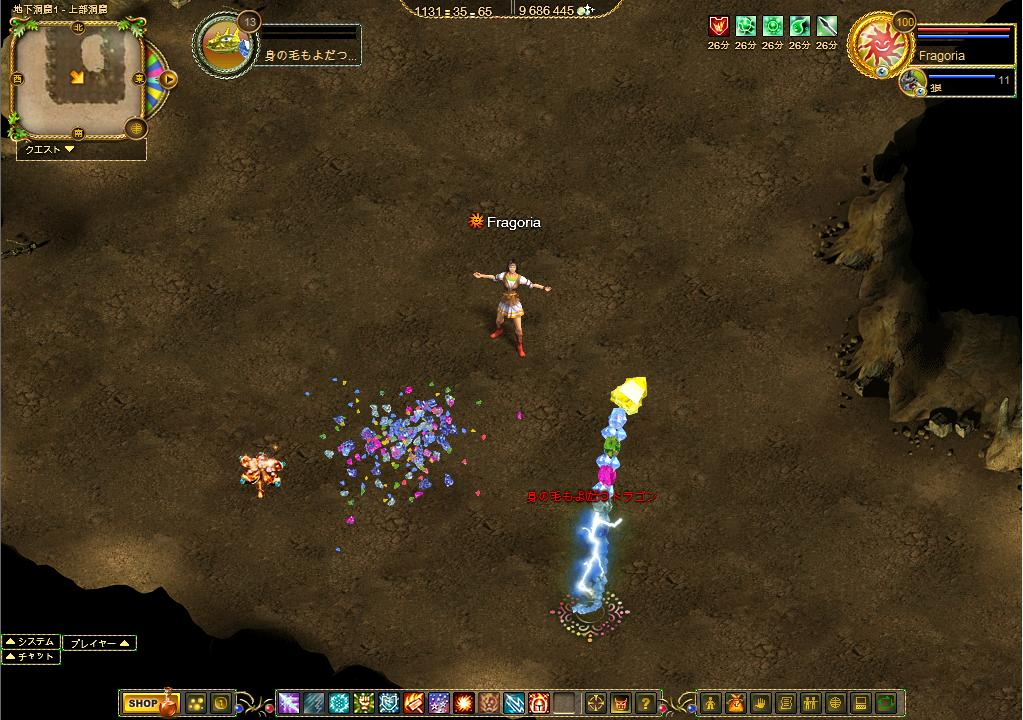Click the red shield buff icon
Image resolution: width=1023 pixels, height=720 pixels.
(x=718, y=27)
